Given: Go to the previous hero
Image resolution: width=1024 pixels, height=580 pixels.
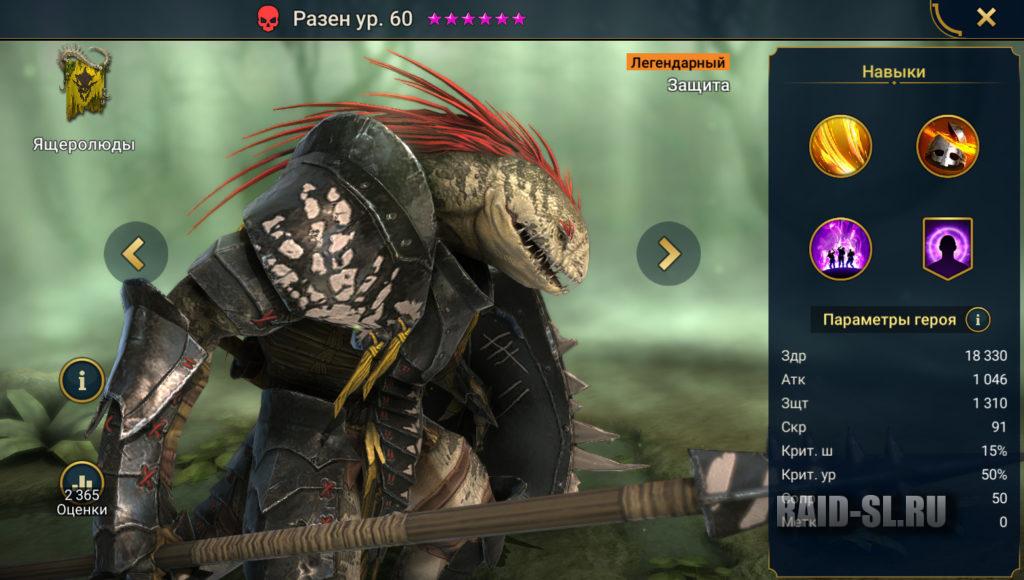Looking at the screenshot, I should pos(136,253).
